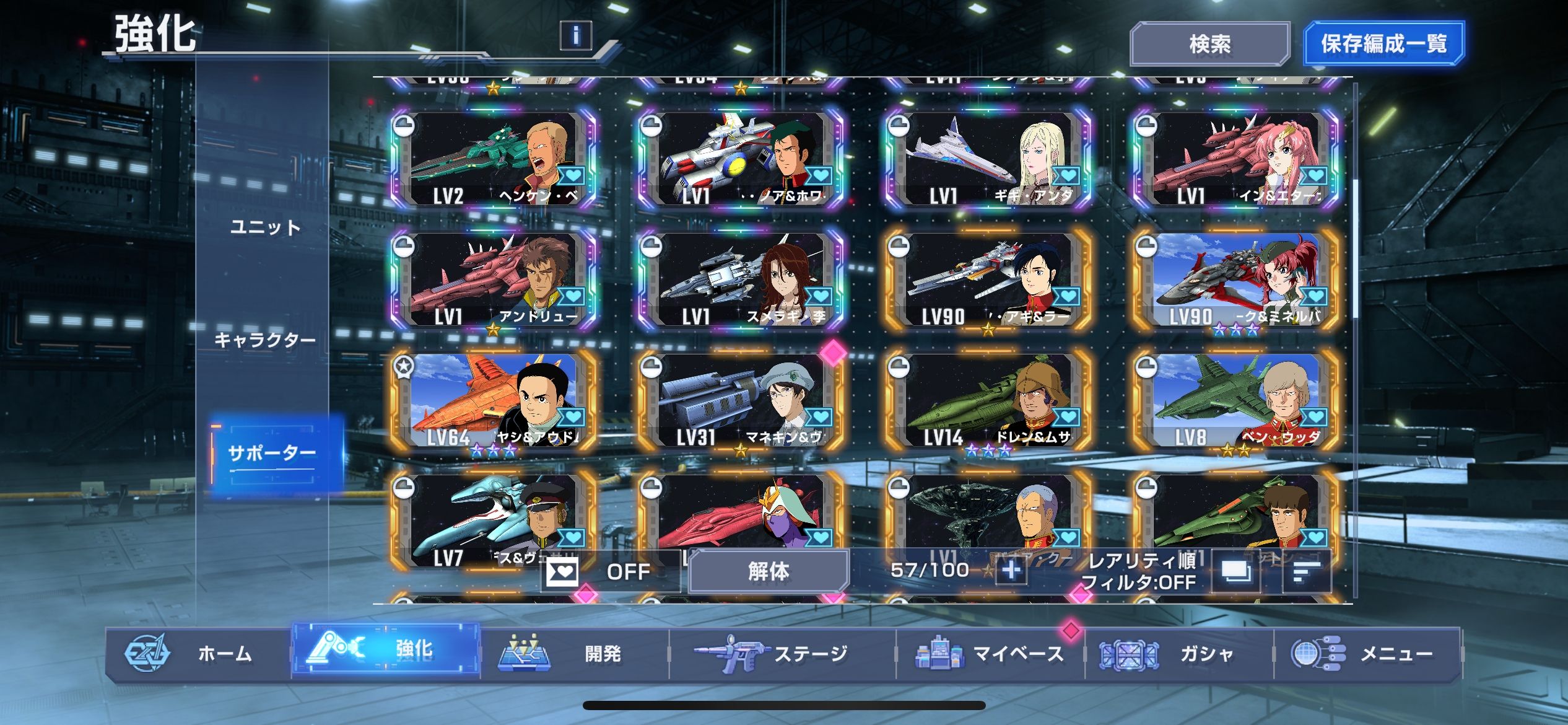The image size is (1568, 725).
Task: Show the info panel via the i icon
Action: point(575,35)
